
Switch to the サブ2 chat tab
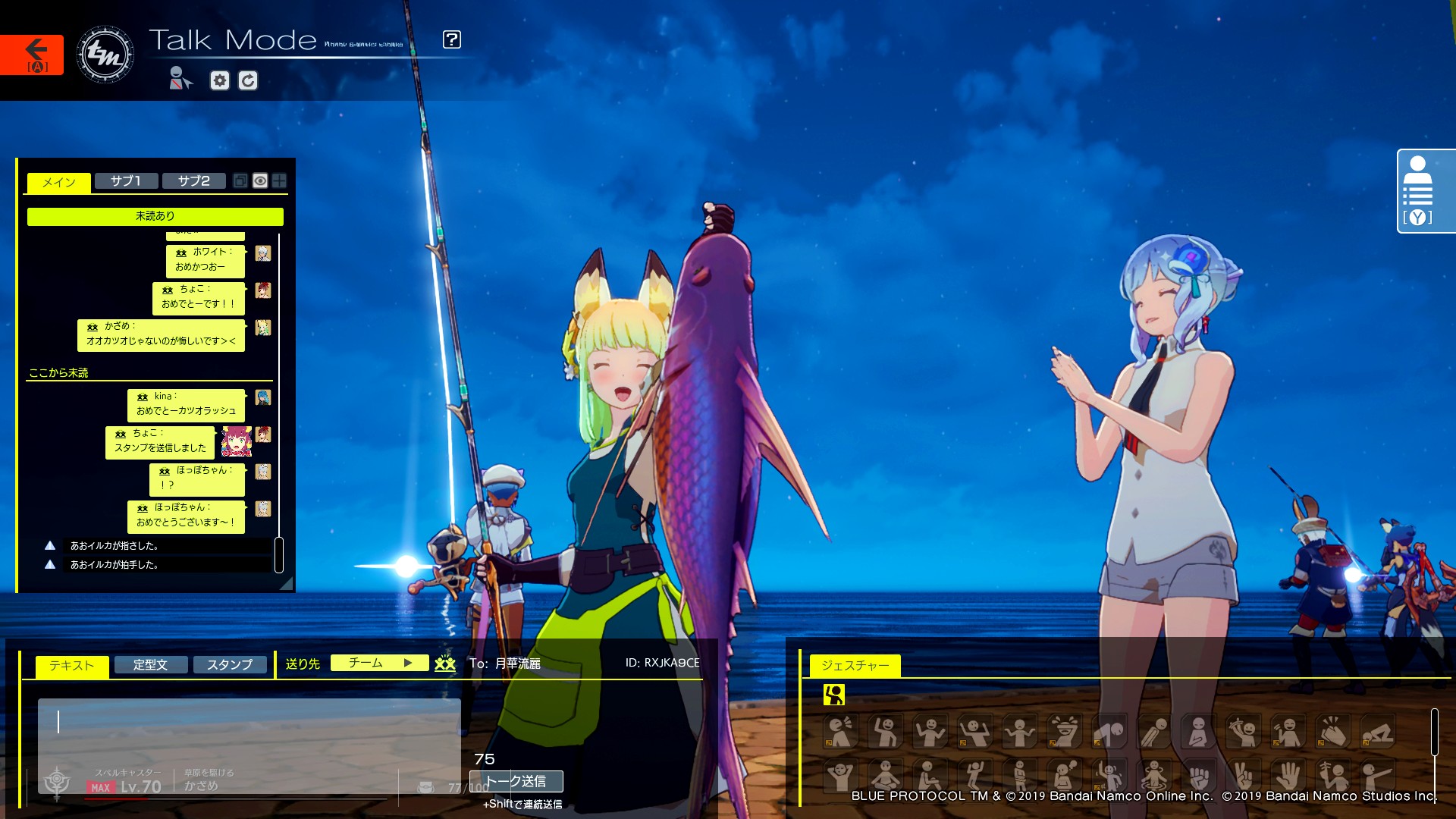click(193, 180)
